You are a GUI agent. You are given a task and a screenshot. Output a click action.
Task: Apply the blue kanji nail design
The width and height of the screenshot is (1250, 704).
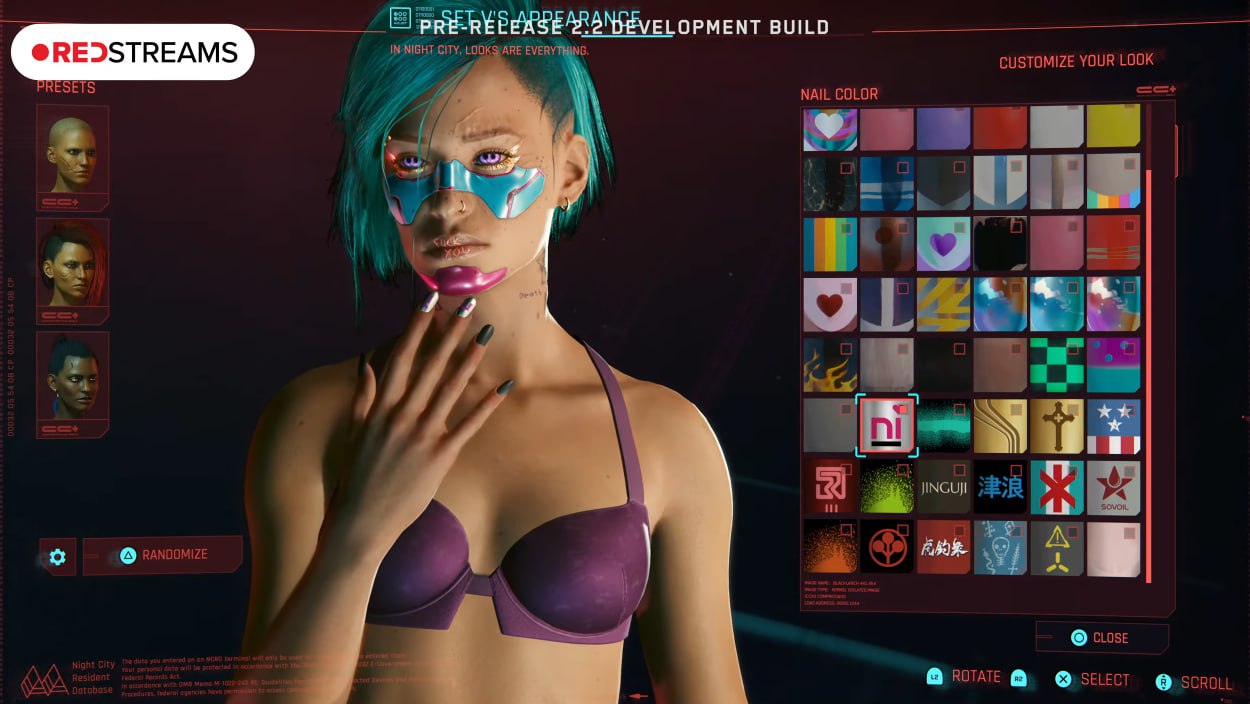(1000, 487)
